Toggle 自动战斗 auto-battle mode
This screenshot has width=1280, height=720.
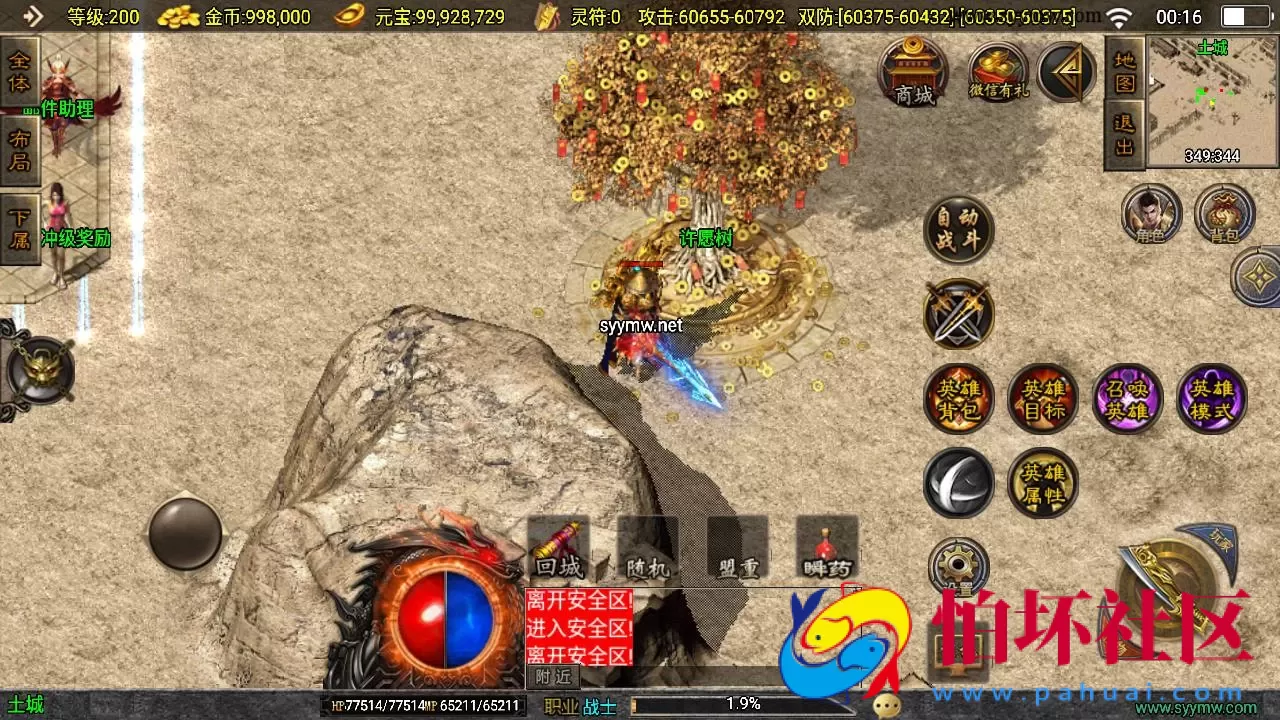(958, 228)
